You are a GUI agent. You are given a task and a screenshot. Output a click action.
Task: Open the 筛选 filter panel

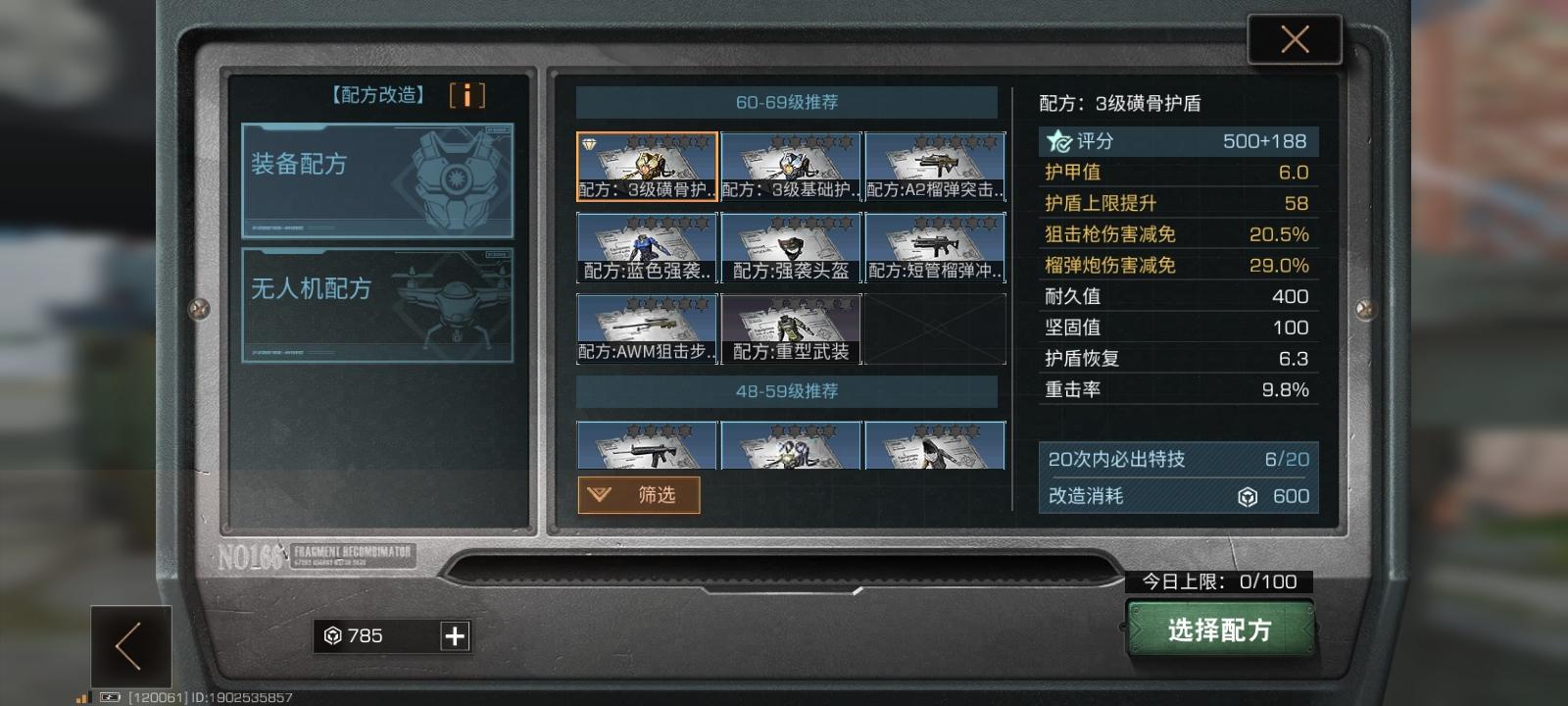pyautogui.click(x=640, y=495)
